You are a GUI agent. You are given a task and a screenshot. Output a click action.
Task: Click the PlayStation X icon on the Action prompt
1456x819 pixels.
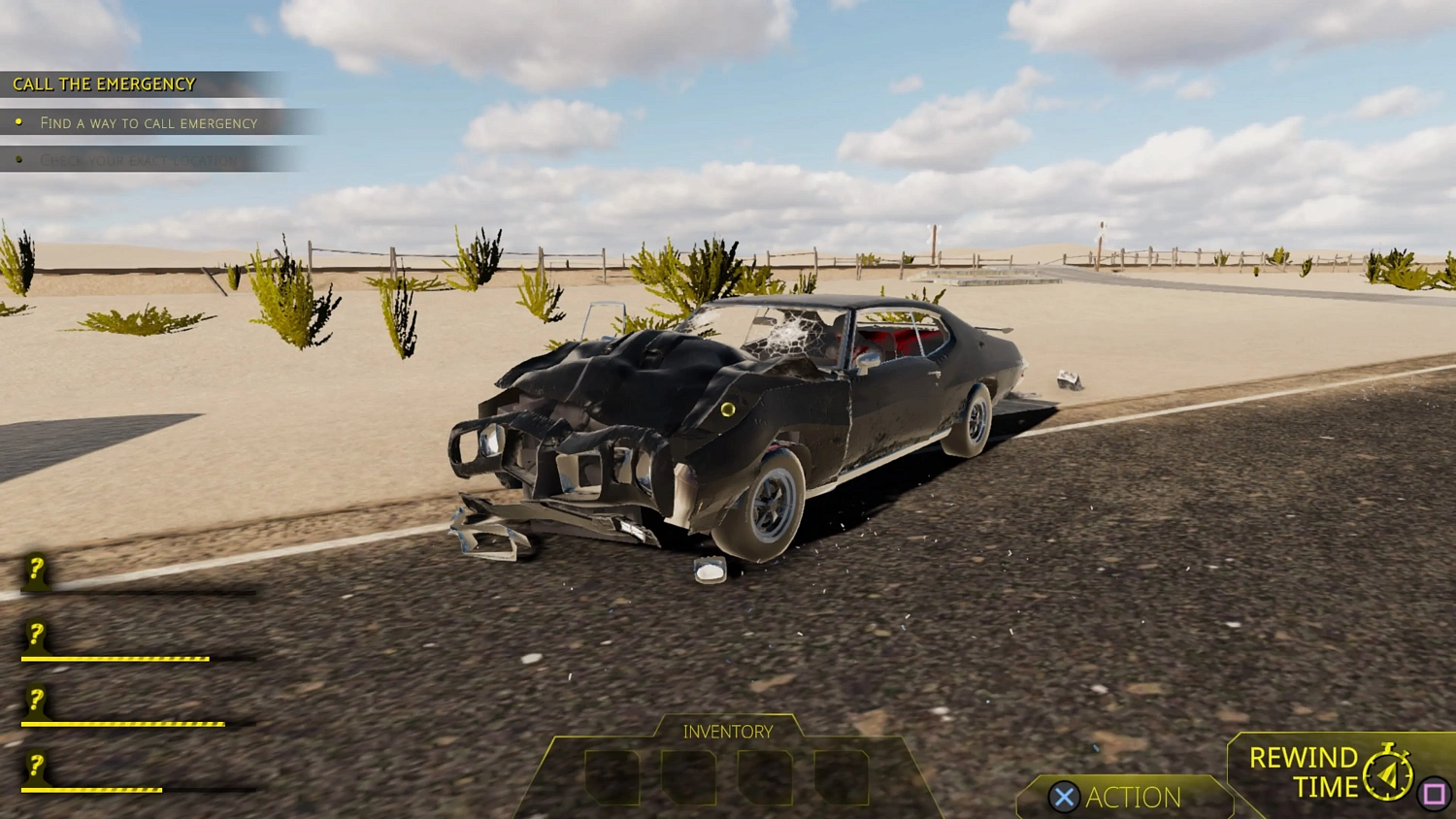pyautogui.click(x=1064, y=798)
